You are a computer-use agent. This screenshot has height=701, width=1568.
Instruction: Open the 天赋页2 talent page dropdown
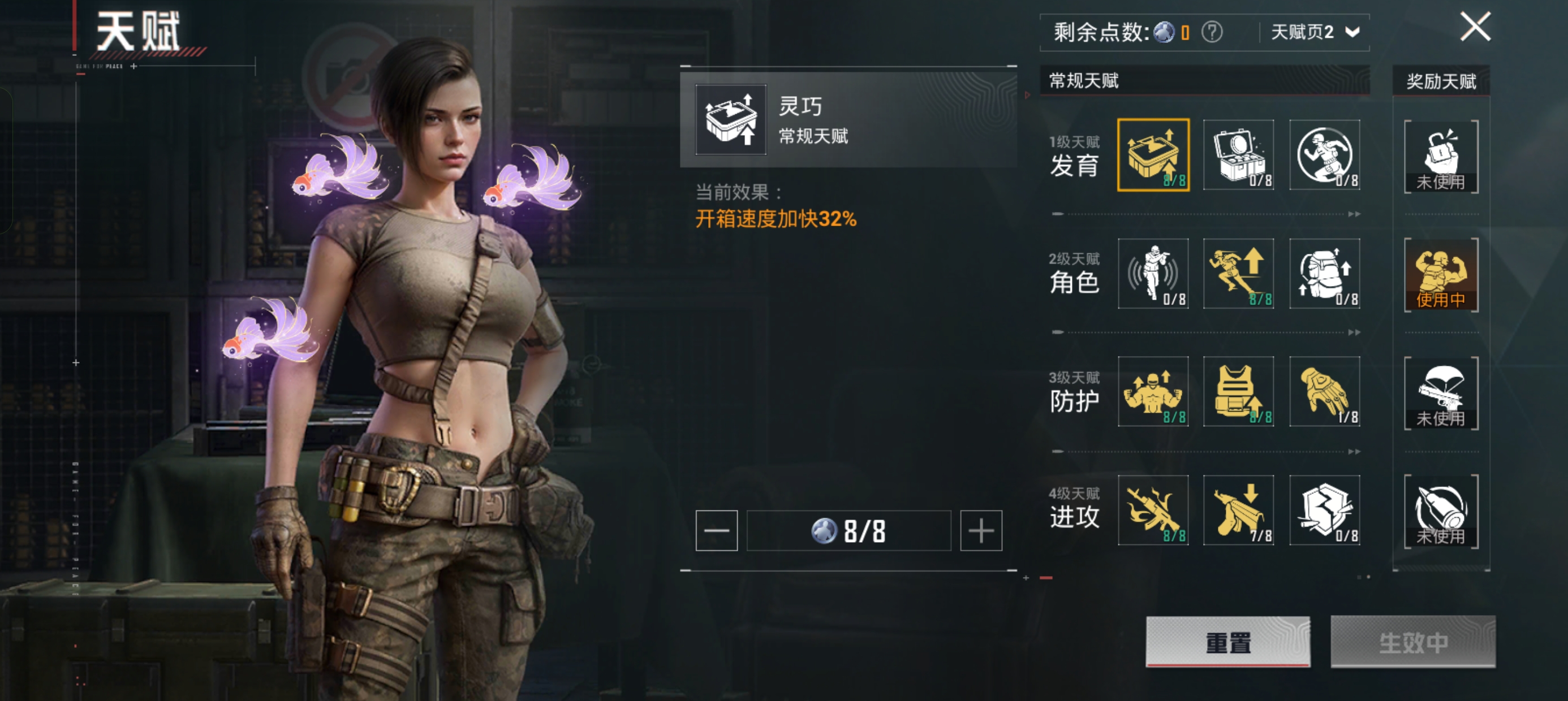1313,32
